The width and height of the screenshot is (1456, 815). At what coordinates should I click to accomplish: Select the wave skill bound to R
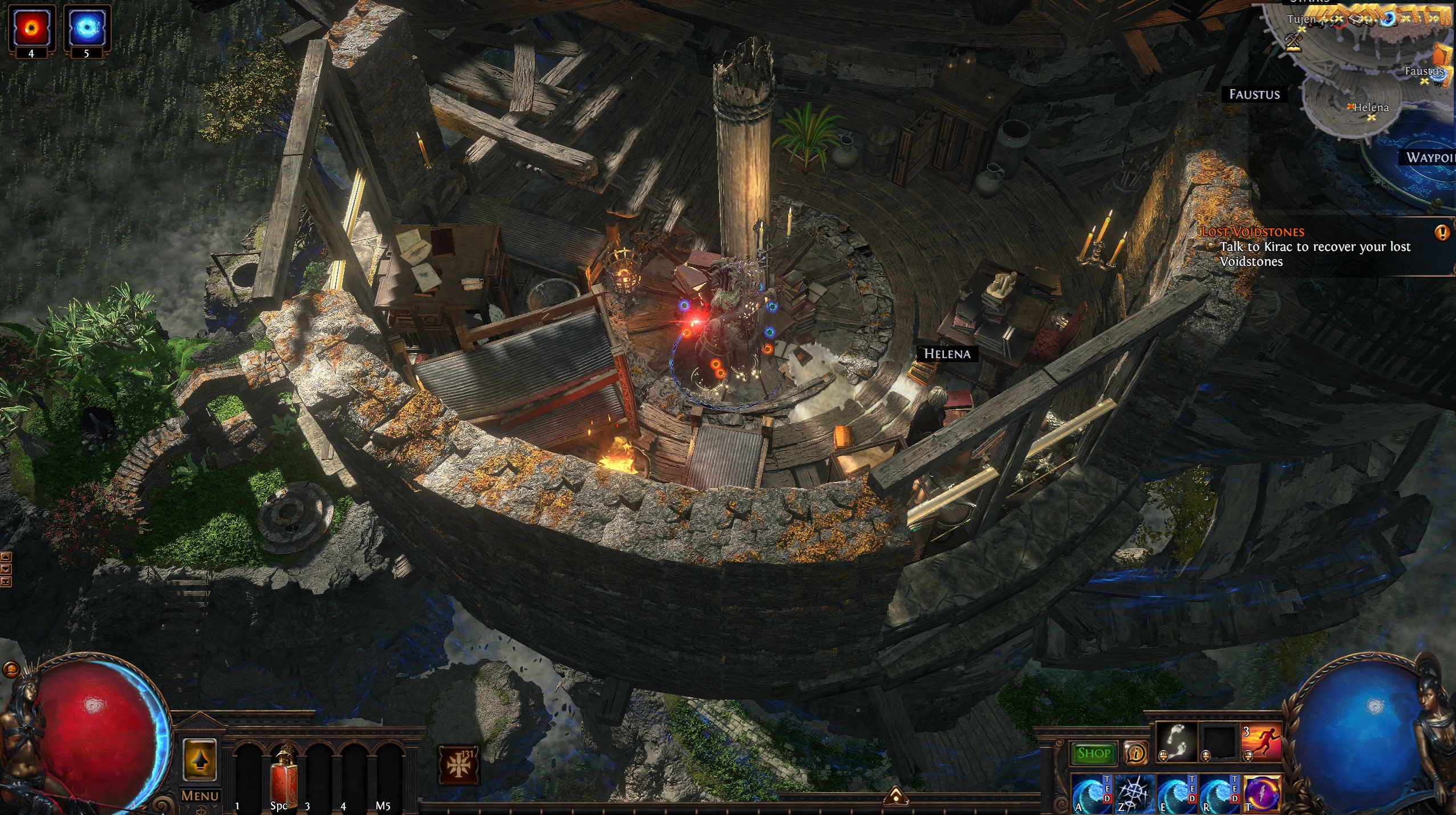1219,793
